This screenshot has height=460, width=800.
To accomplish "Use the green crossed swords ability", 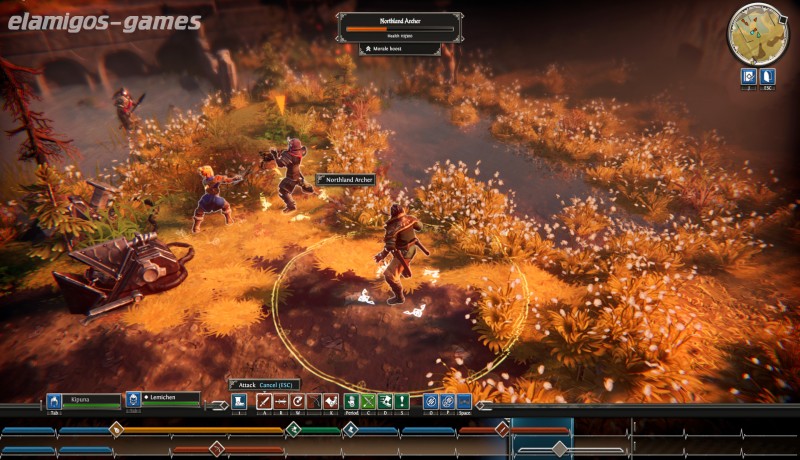I will 368,401.
